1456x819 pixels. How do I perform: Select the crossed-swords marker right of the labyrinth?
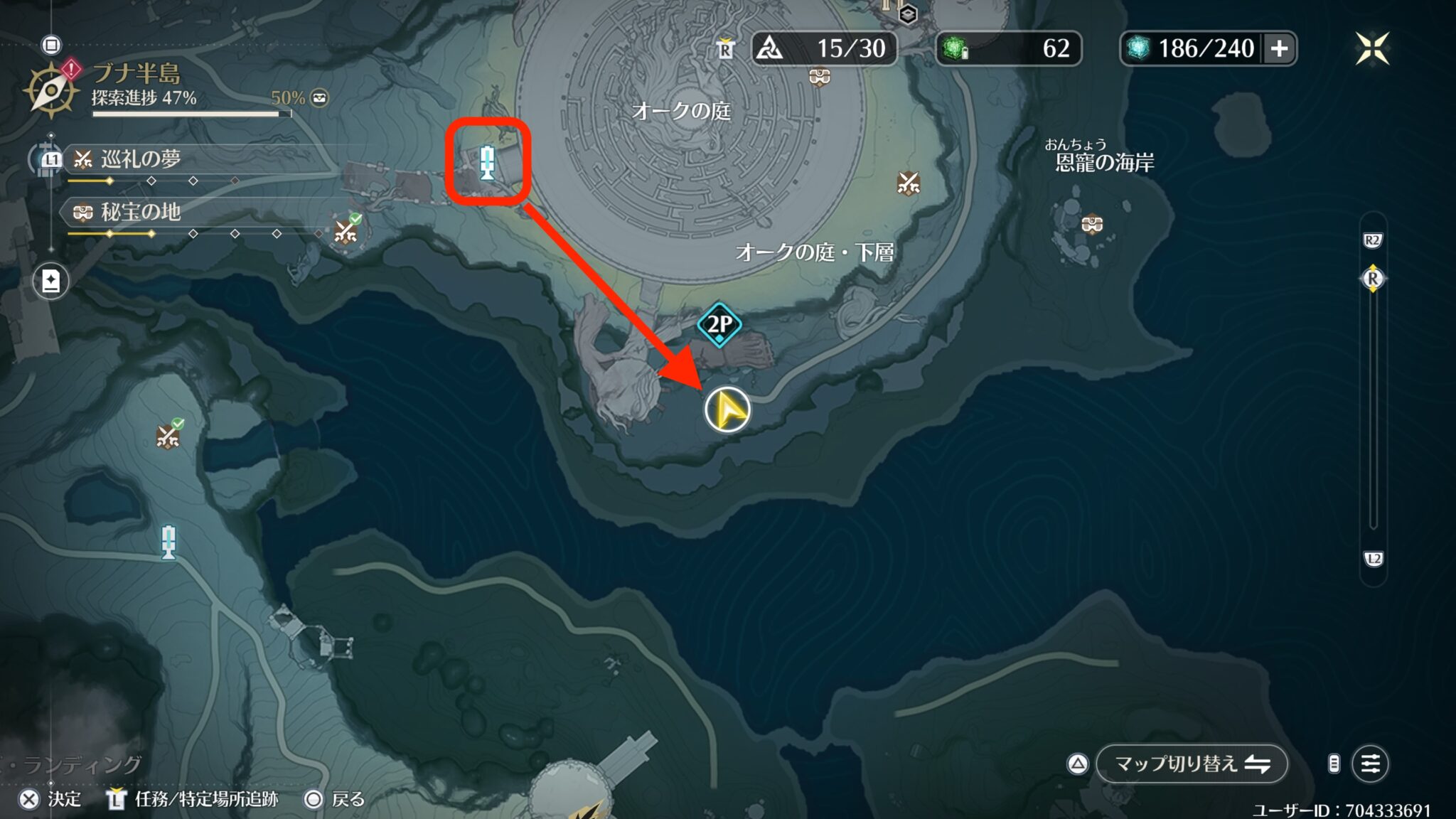(x=908, y=183)
